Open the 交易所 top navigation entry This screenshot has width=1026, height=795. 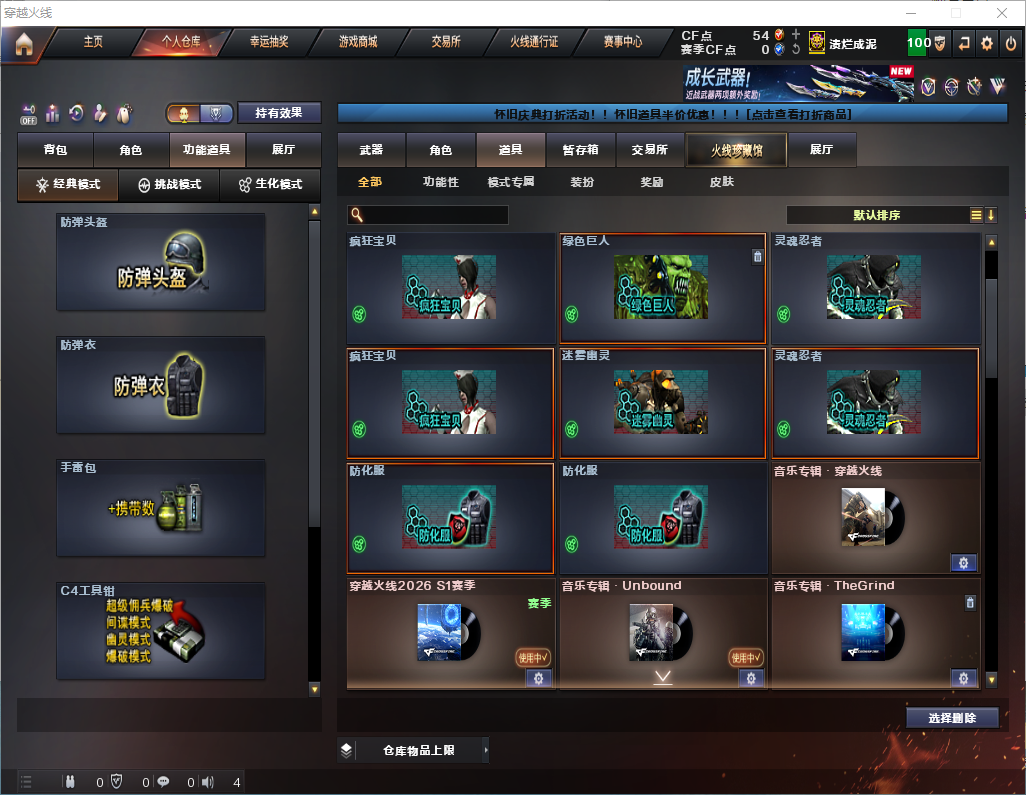(446, 42)
